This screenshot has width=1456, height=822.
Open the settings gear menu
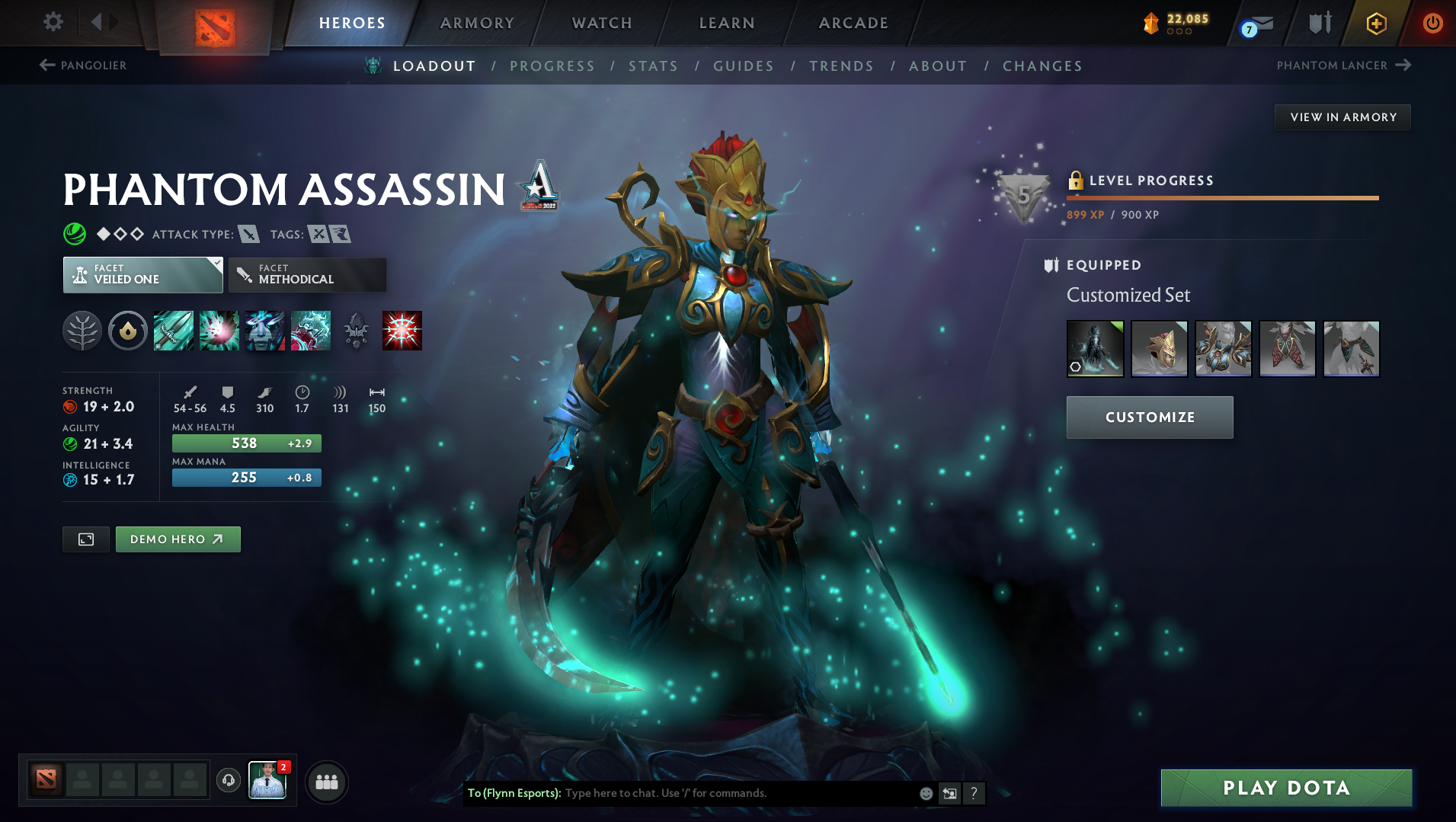coord(53,22)
